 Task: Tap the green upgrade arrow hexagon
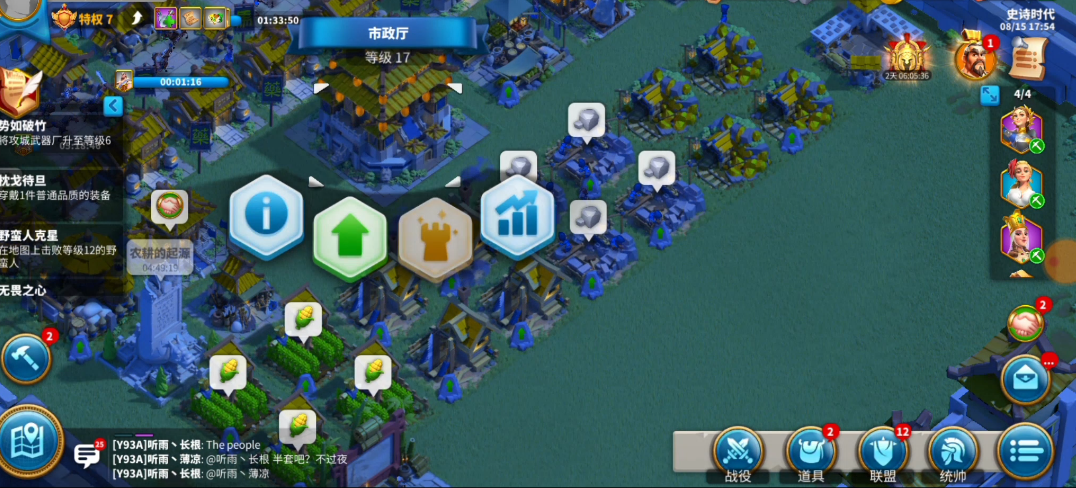350,236
